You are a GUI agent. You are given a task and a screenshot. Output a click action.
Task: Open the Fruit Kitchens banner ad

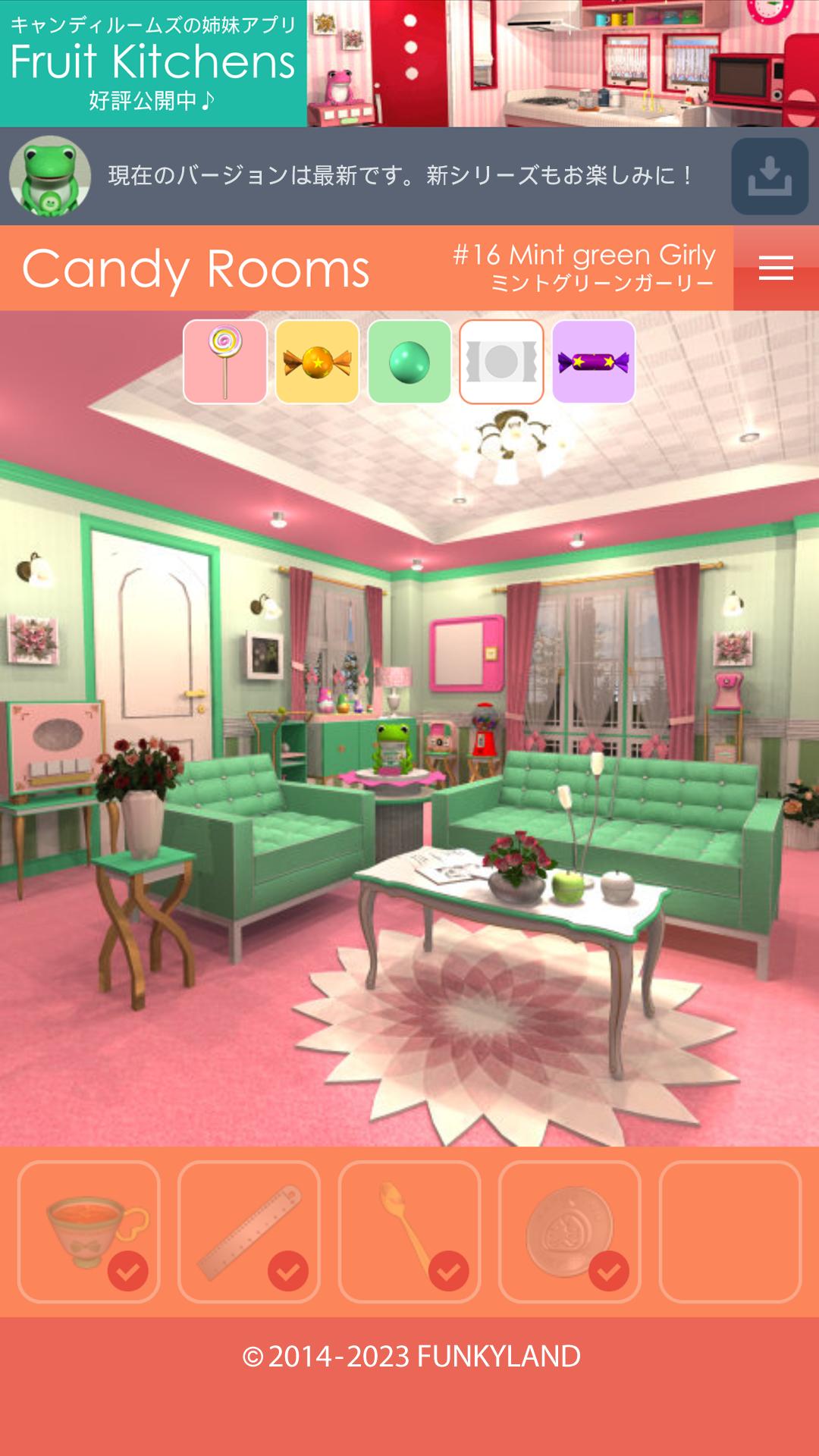[409, 64]
